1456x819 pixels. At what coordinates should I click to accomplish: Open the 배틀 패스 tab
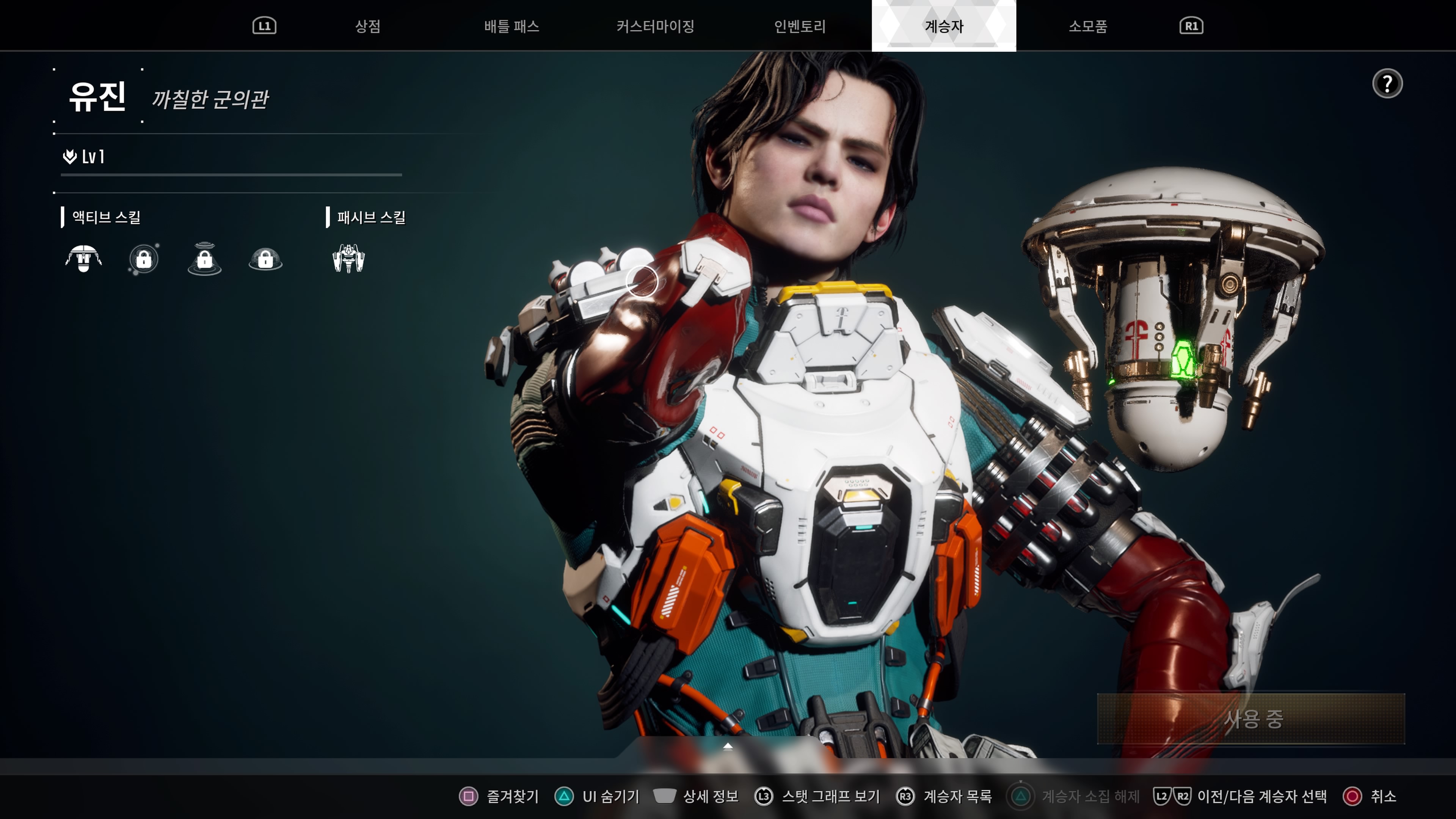511,26
